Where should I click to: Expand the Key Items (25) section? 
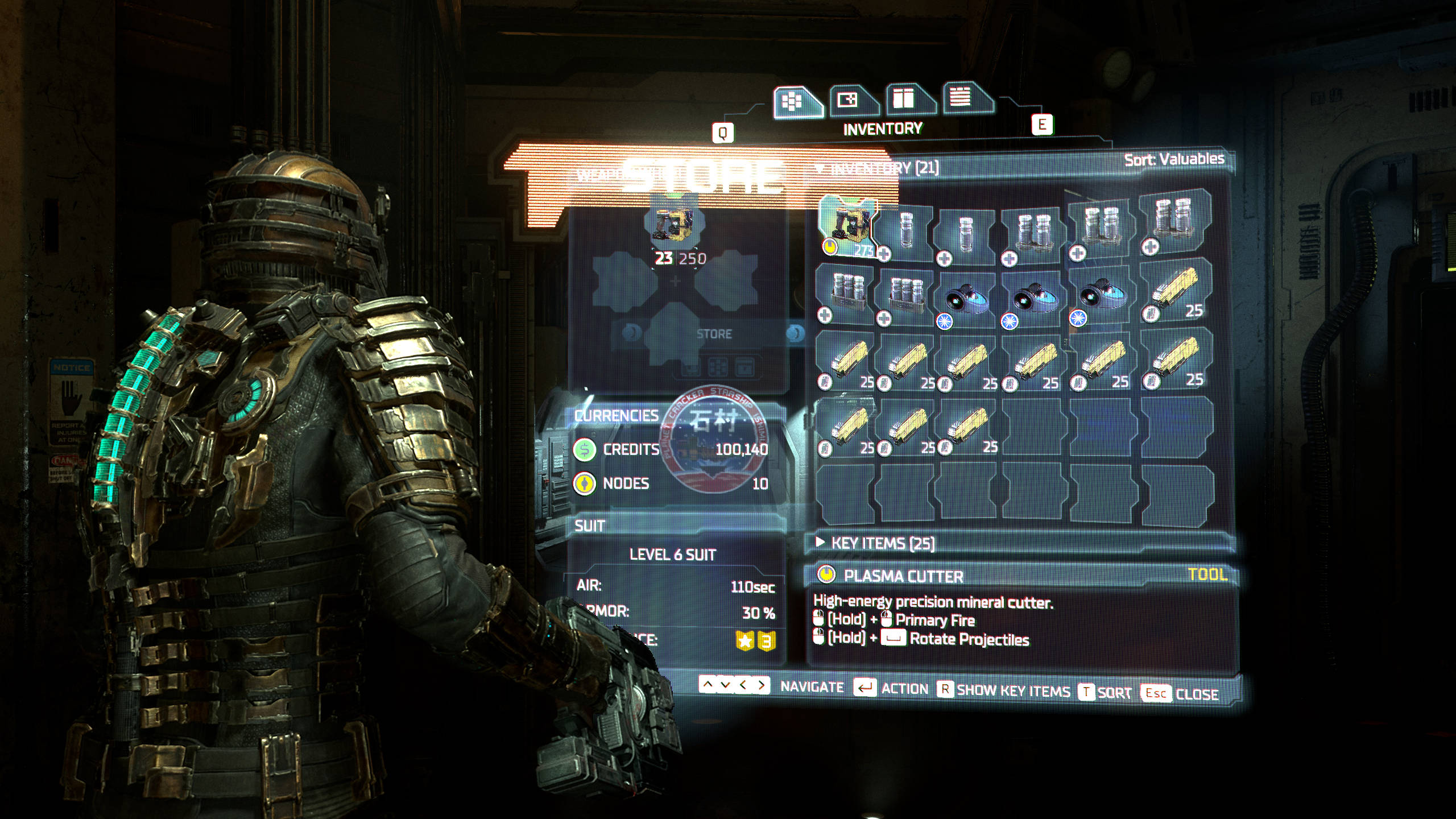click(x=882, y=543)
